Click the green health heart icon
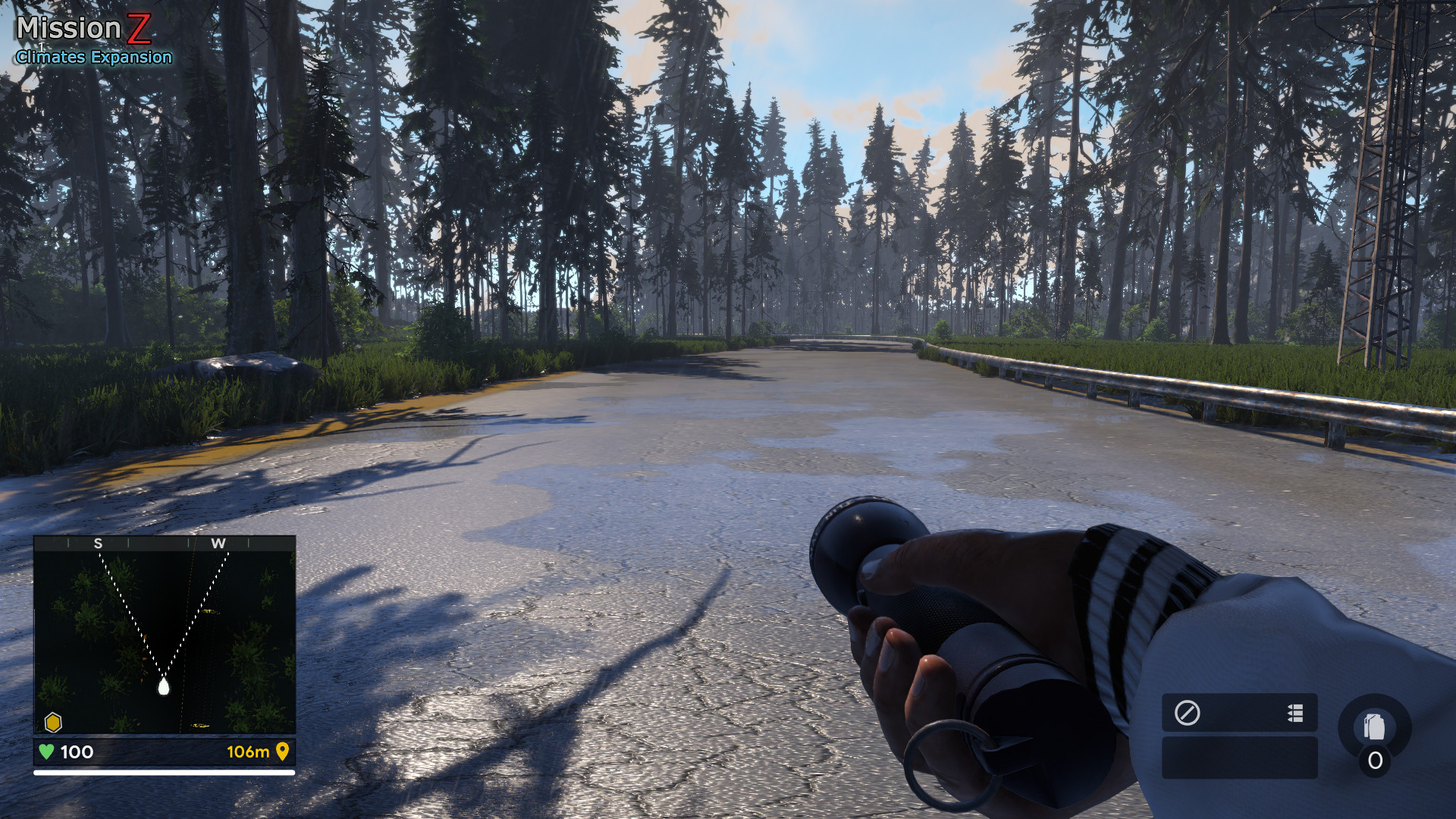Viewport: 1456px width, 819px height. (x=45, y=754)
